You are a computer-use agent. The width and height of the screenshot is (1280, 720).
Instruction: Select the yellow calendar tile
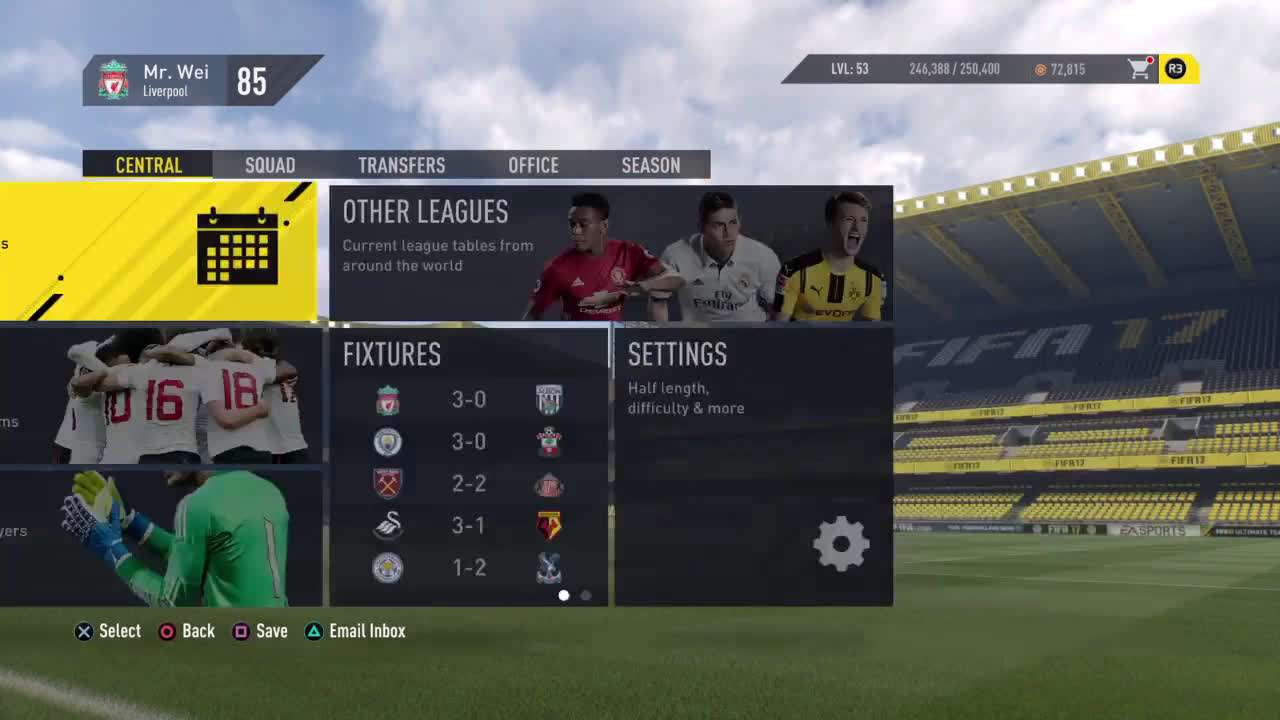point(160,250)
